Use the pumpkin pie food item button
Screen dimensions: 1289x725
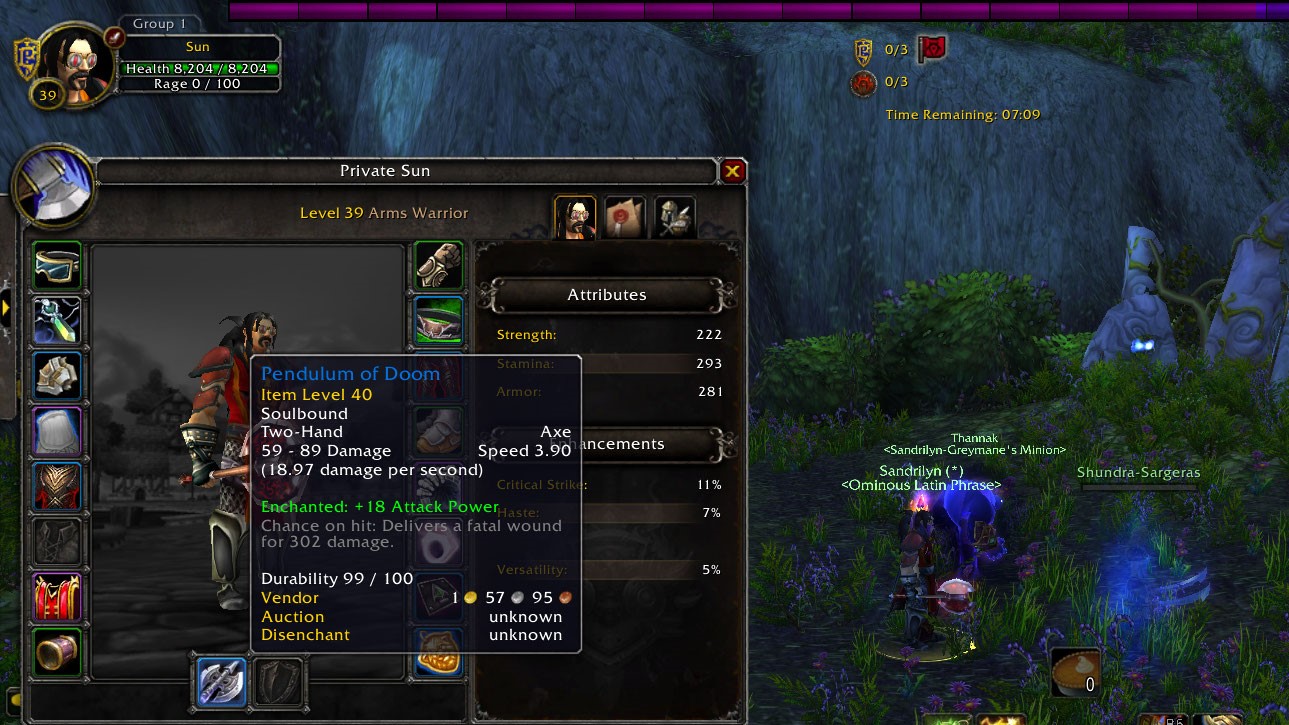tap(1076, 672)
